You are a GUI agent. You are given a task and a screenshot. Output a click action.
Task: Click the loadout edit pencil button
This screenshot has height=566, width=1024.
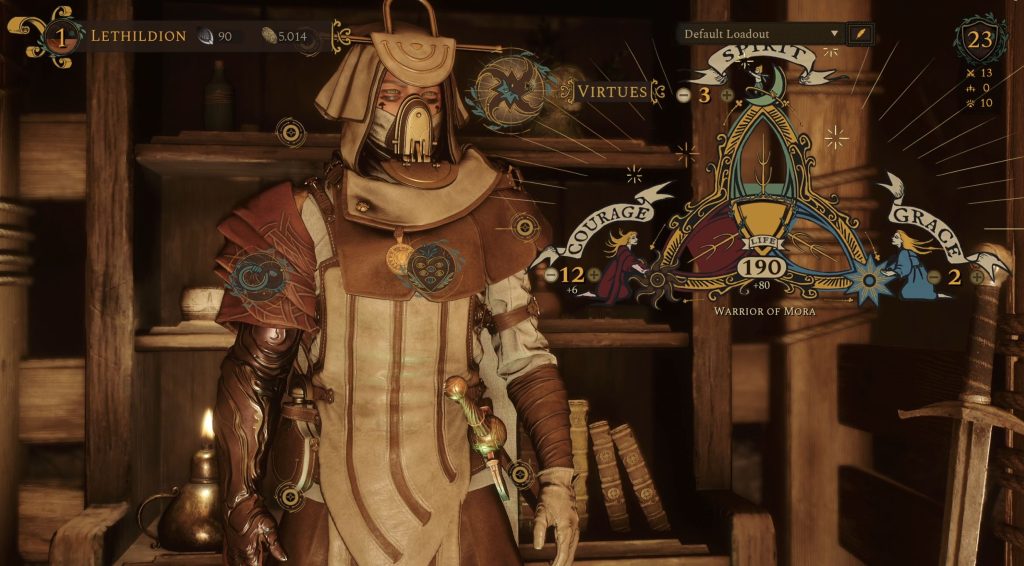tap(859, 34)
